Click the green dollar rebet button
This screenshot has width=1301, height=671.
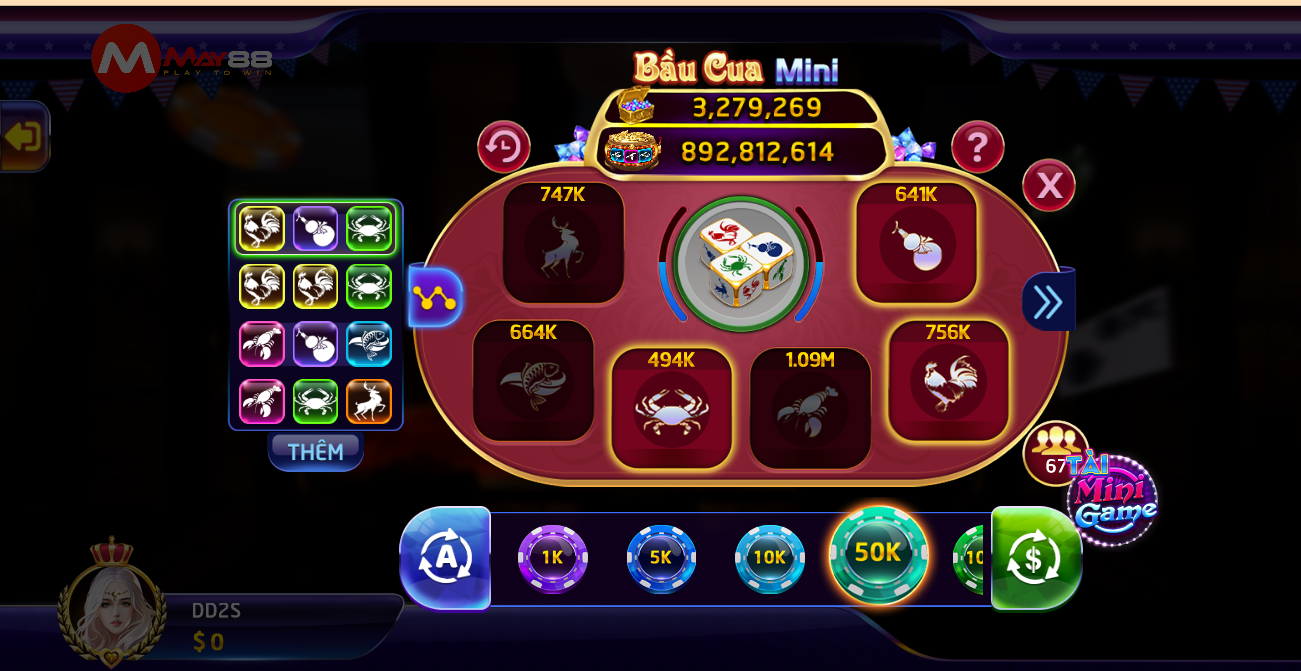1035,558
